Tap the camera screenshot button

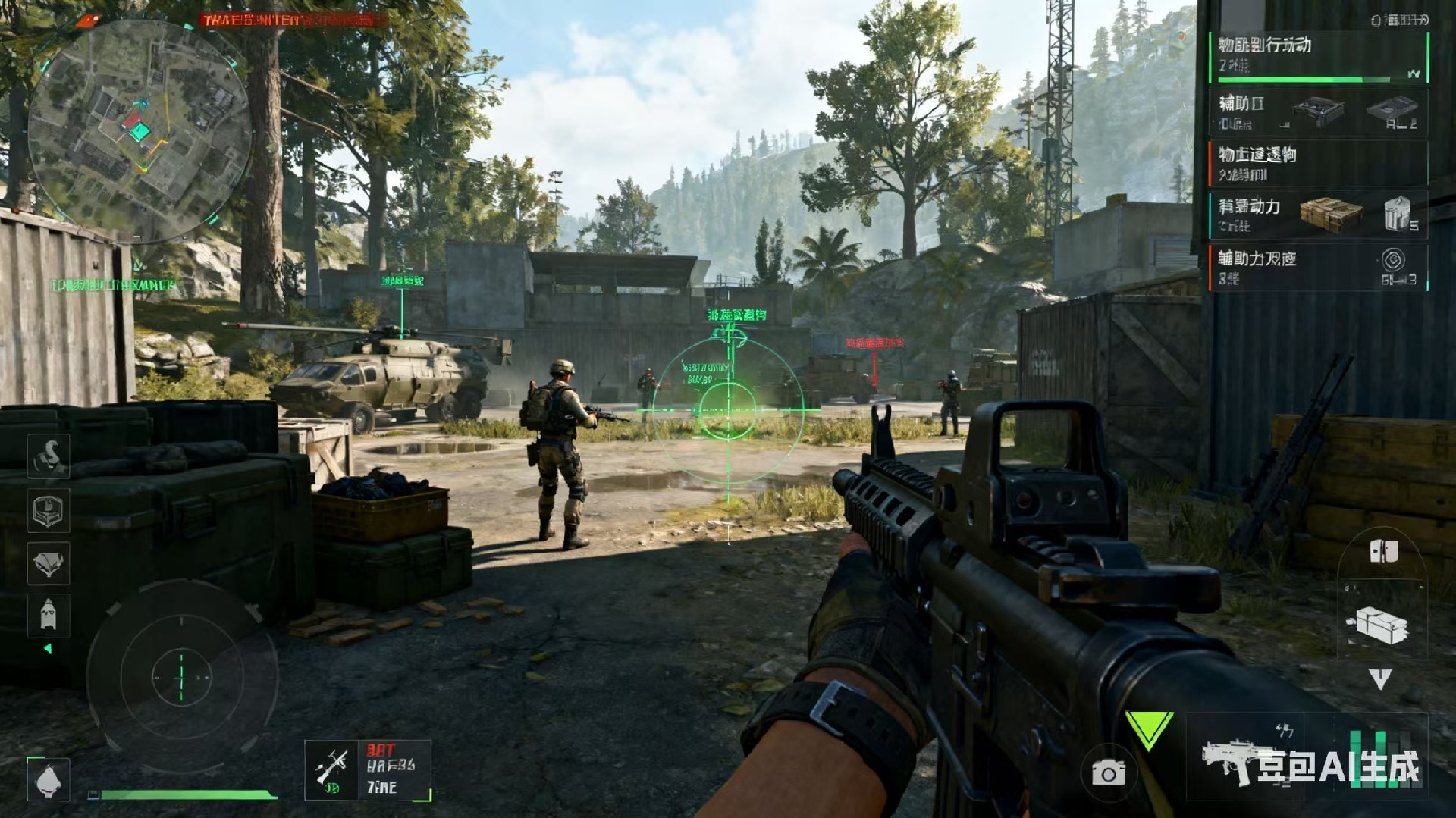pos(1108,773)
